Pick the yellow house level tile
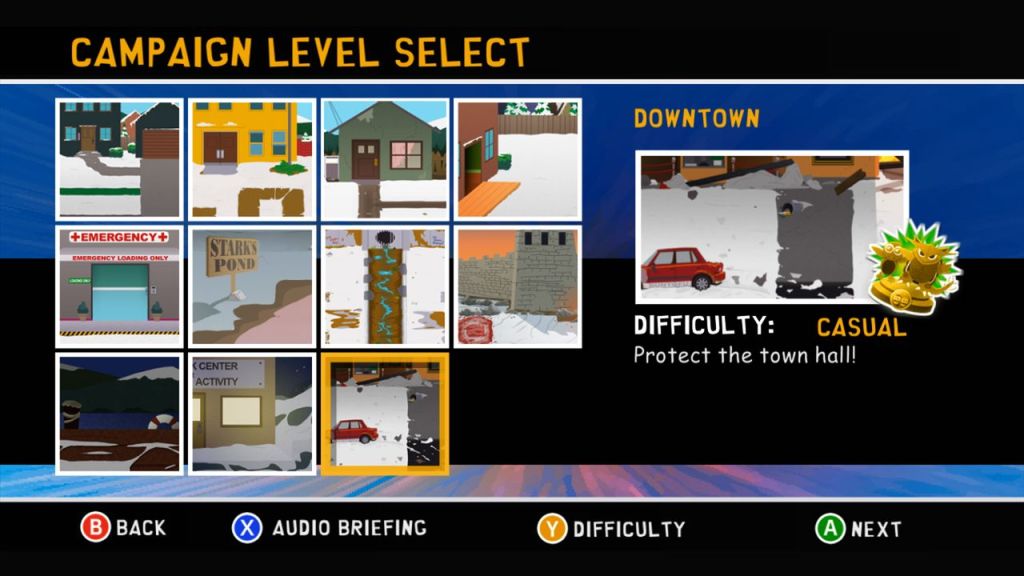The image size is (1024, 576). pyautogui.click(x=252, y=159)
